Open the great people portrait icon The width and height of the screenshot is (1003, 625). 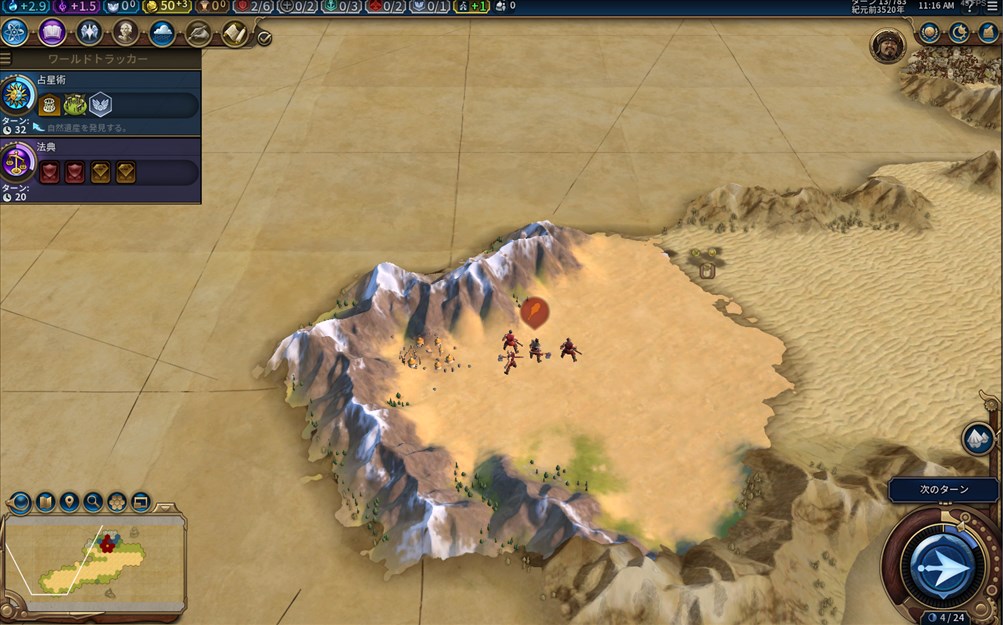point(126,33)
